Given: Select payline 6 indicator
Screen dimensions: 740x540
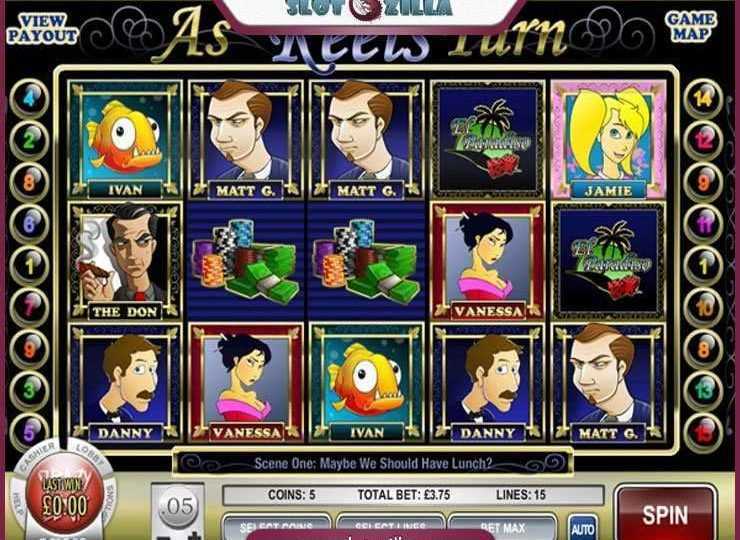Looking at the screenshot, I should [29, 223].
